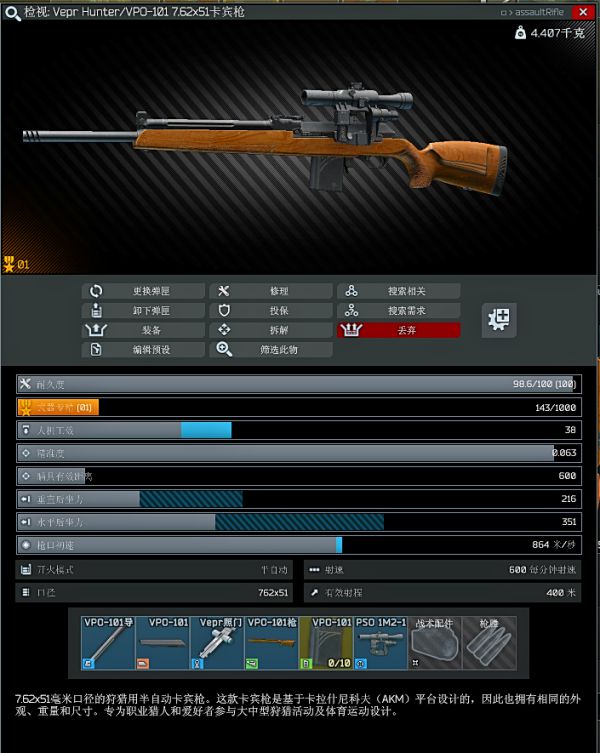Select the VPO-101 muzzle device slot
This screenshot has width=600, height=753.
click(x=108, y=642)
